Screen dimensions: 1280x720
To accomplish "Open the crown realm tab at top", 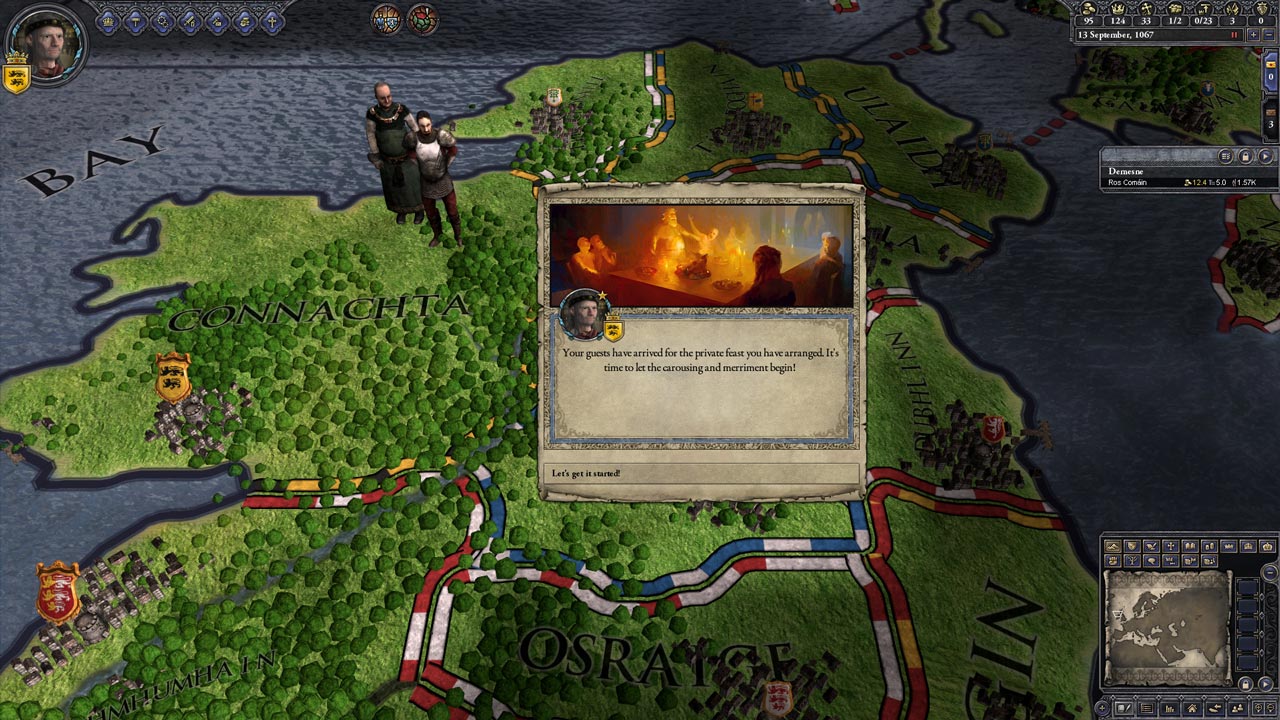I will 108,20.
